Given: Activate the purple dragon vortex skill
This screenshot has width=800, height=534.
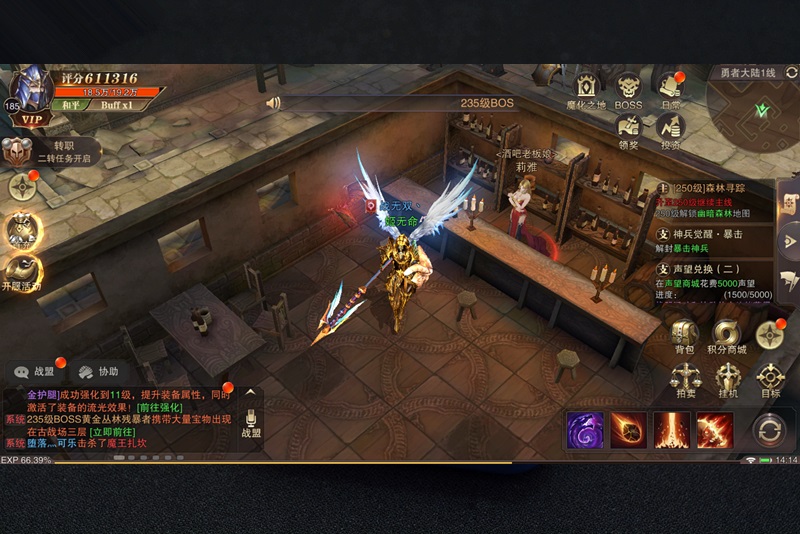Looking at the screenshot, I should pyautogui.click(x=585, y=430).
